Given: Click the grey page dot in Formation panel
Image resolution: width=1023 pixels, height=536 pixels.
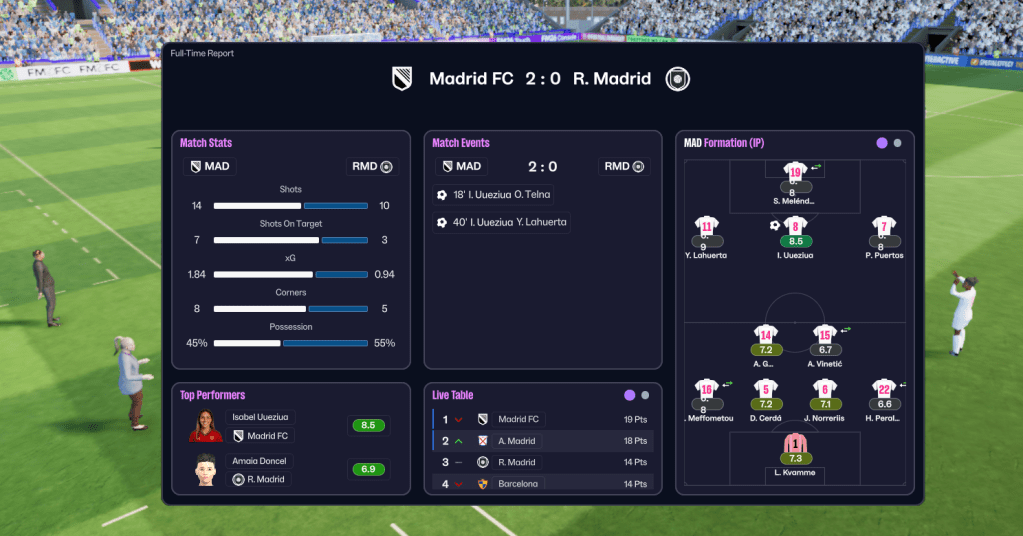Looking at the screenshot, I should pyautogui.click(x=897, y=143).
